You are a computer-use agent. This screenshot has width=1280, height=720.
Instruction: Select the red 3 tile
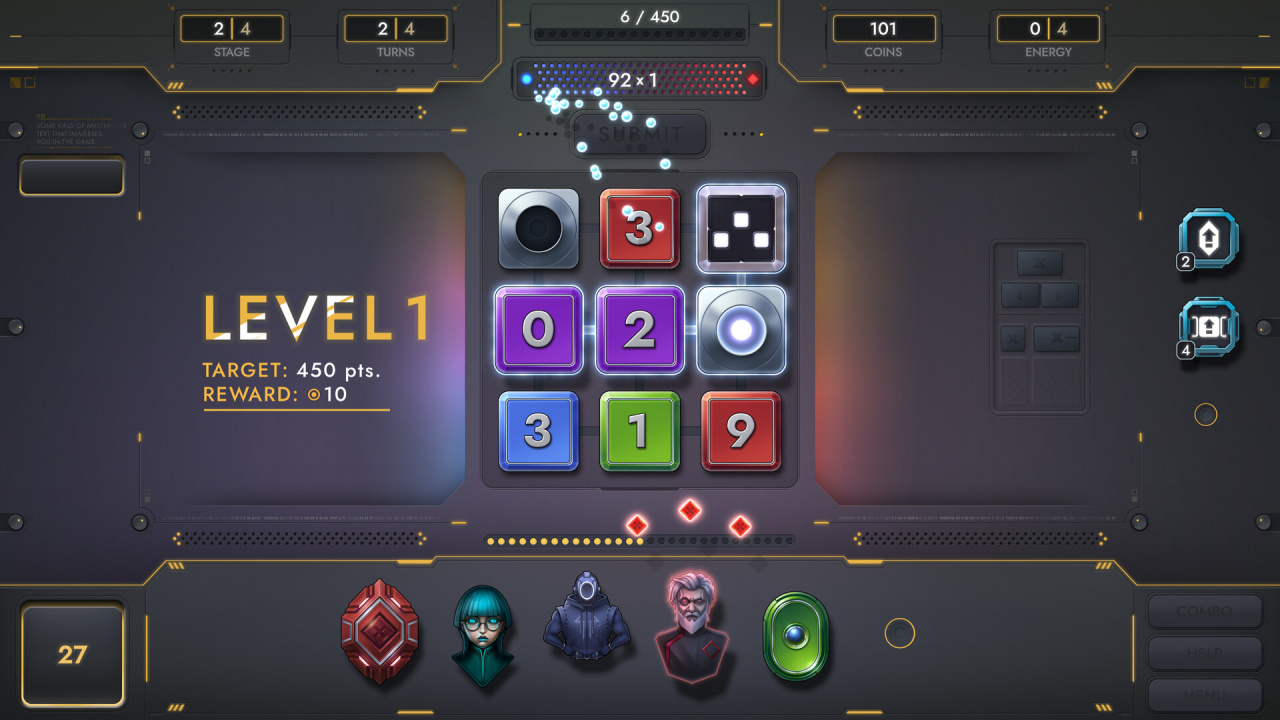(639, 229)
